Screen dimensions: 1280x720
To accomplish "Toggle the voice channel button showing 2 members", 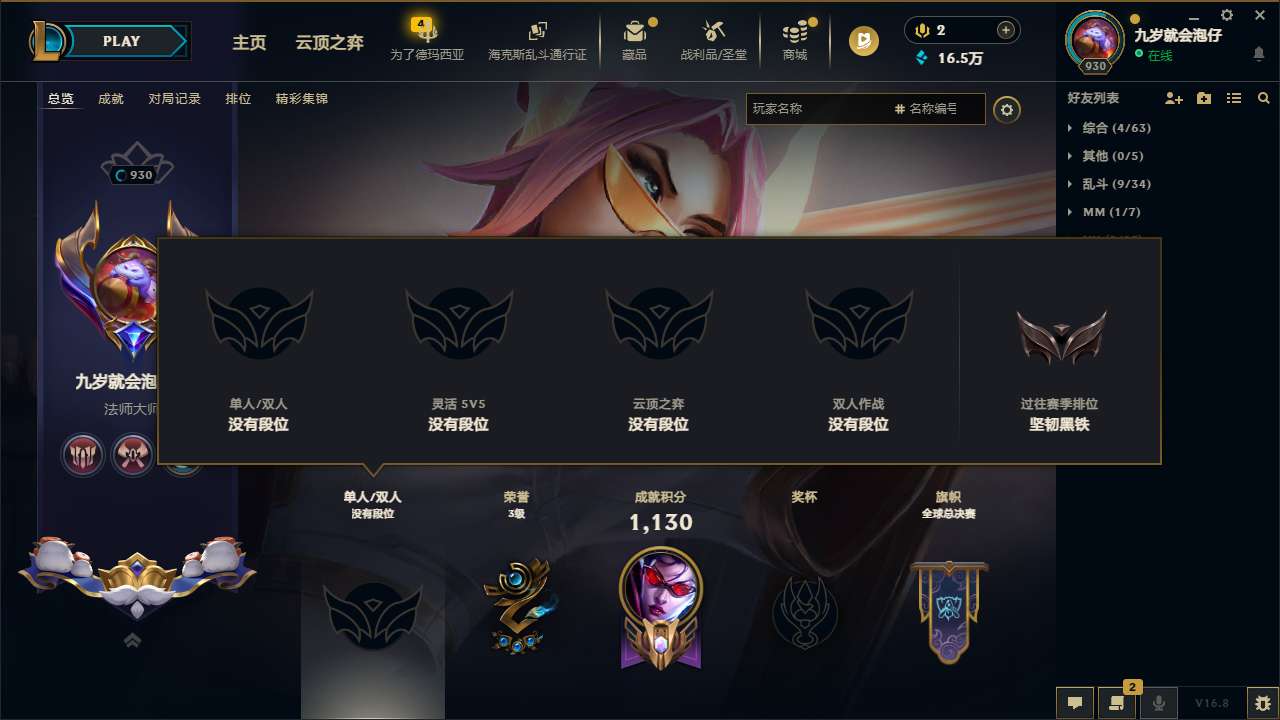I will pyautogui.click(x=1118, y=703).
